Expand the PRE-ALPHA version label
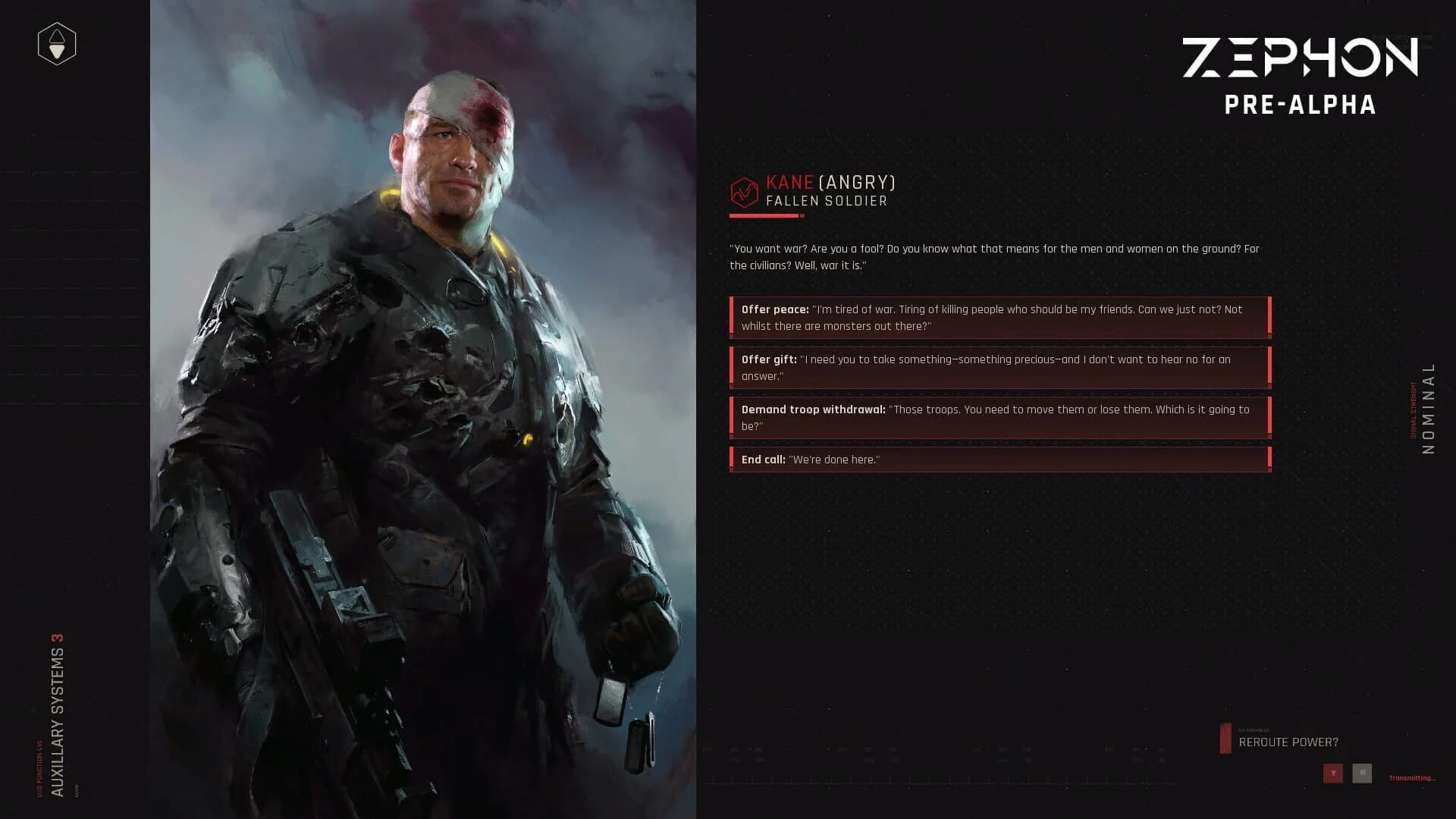Image resolution: width=1456 pixels, height=819 pixels. coord(1300,106)
